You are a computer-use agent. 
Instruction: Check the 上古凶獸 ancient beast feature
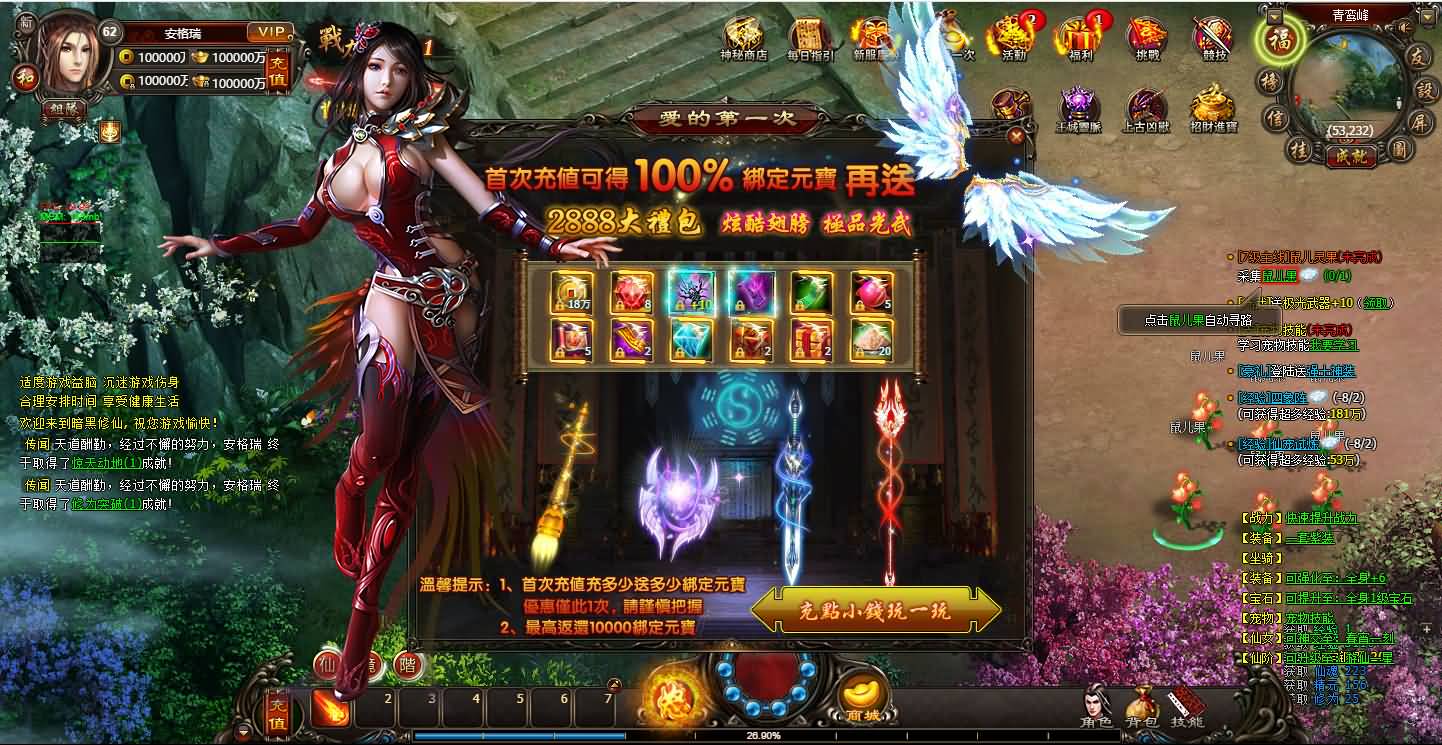tap(1148, 103)
